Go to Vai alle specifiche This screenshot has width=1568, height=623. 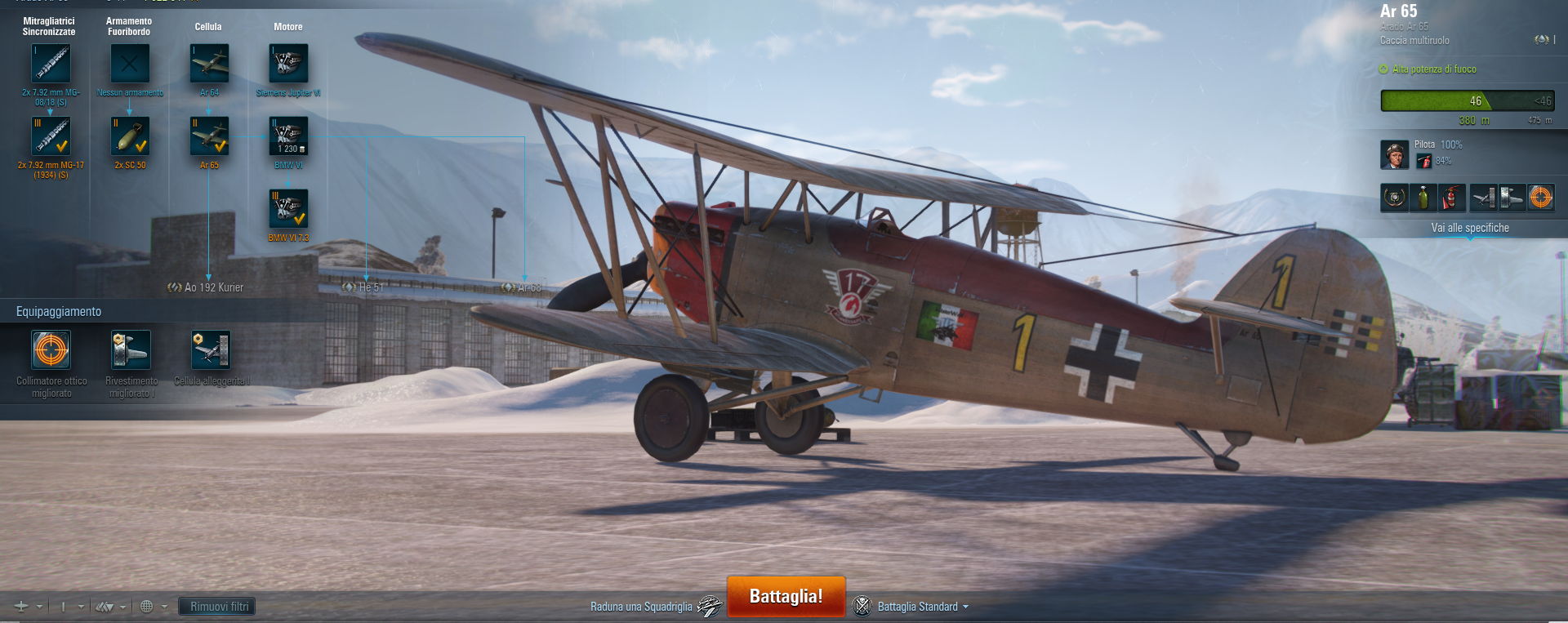1470,228
